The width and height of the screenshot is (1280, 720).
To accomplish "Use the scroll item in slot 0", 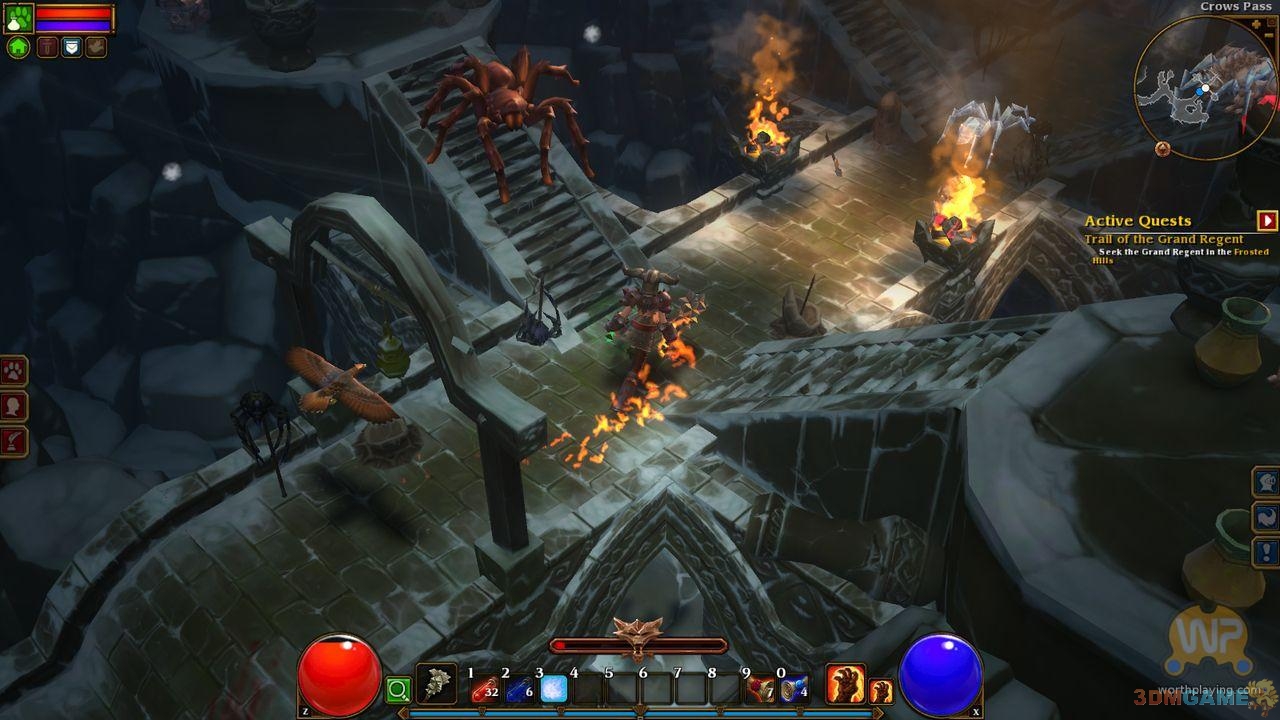I will (x=794, y=688).
